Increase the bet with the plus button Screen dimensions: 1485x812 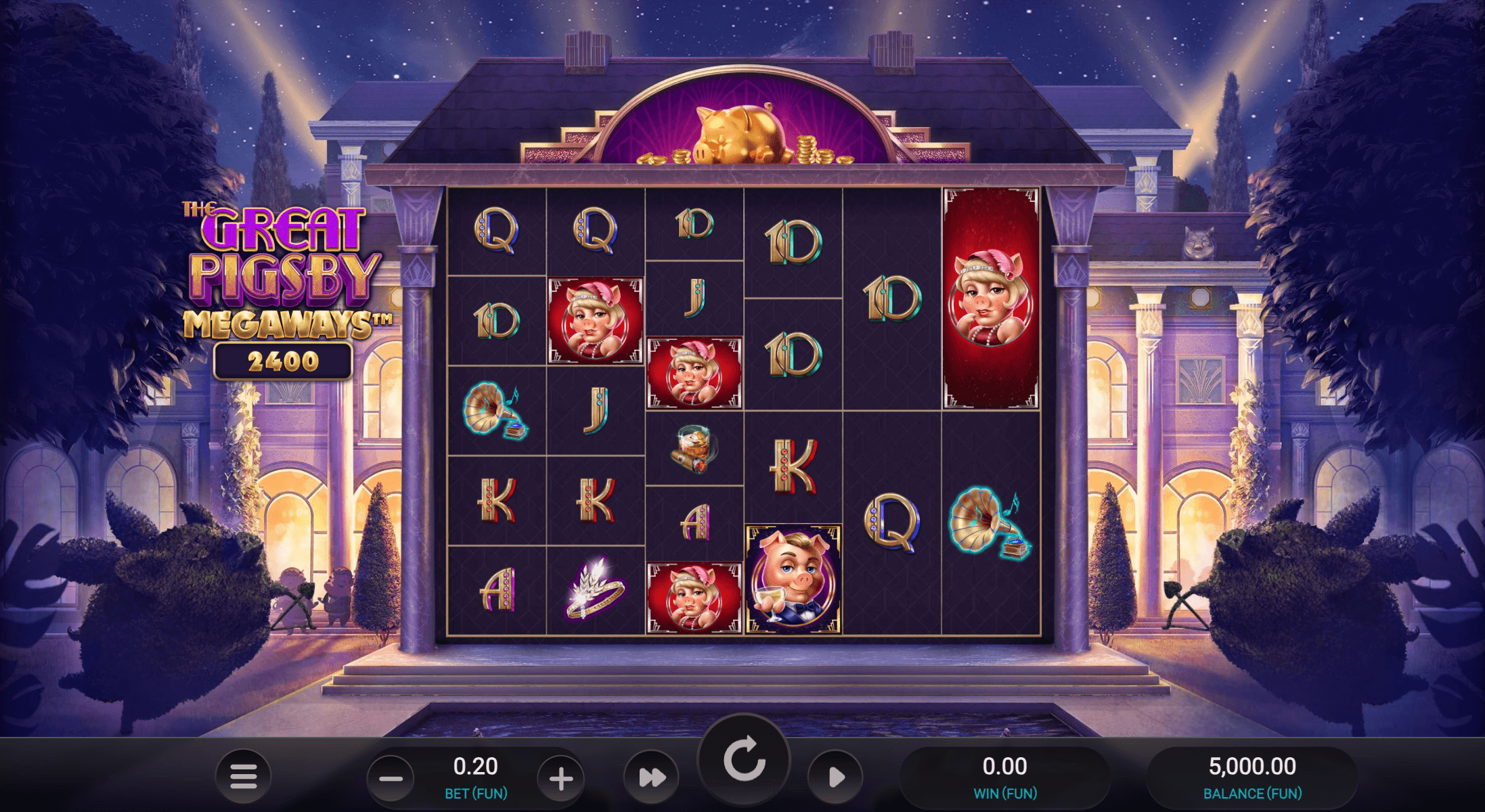pyautogui.click(x=560, y=779)
